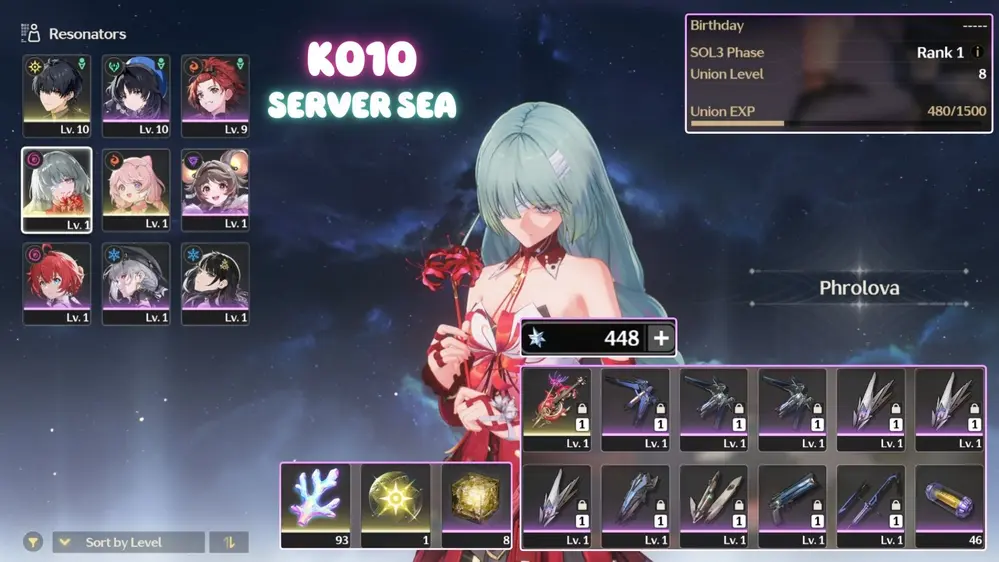Toggle the sort order arrows button
Image resolution: width=999 pixels, height=562 pixels.
[x=229, y=542]
